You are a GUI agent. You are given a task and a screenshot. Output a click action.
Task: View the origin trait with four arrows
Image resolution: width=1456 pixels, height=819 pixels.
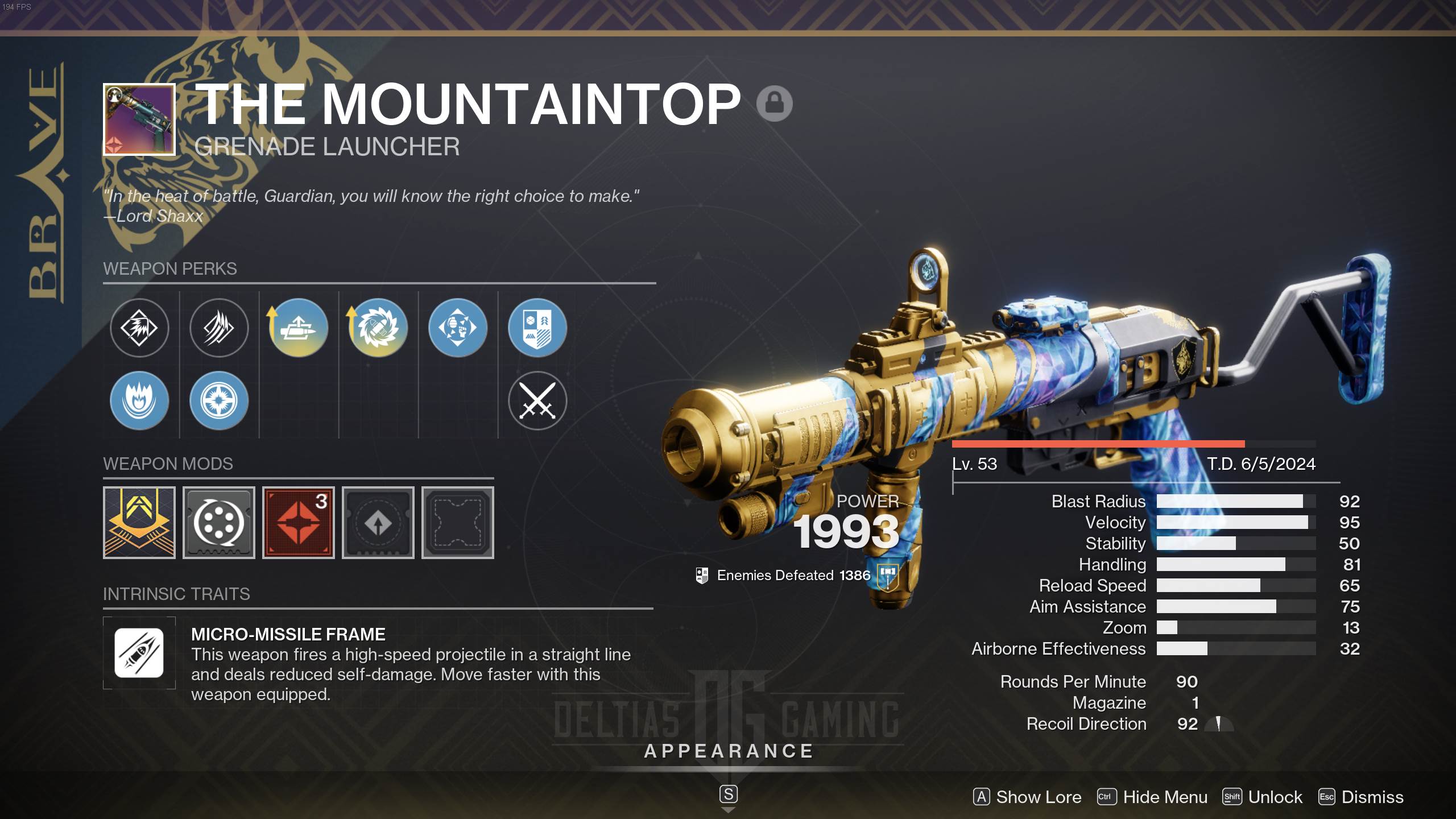(458, 328)
